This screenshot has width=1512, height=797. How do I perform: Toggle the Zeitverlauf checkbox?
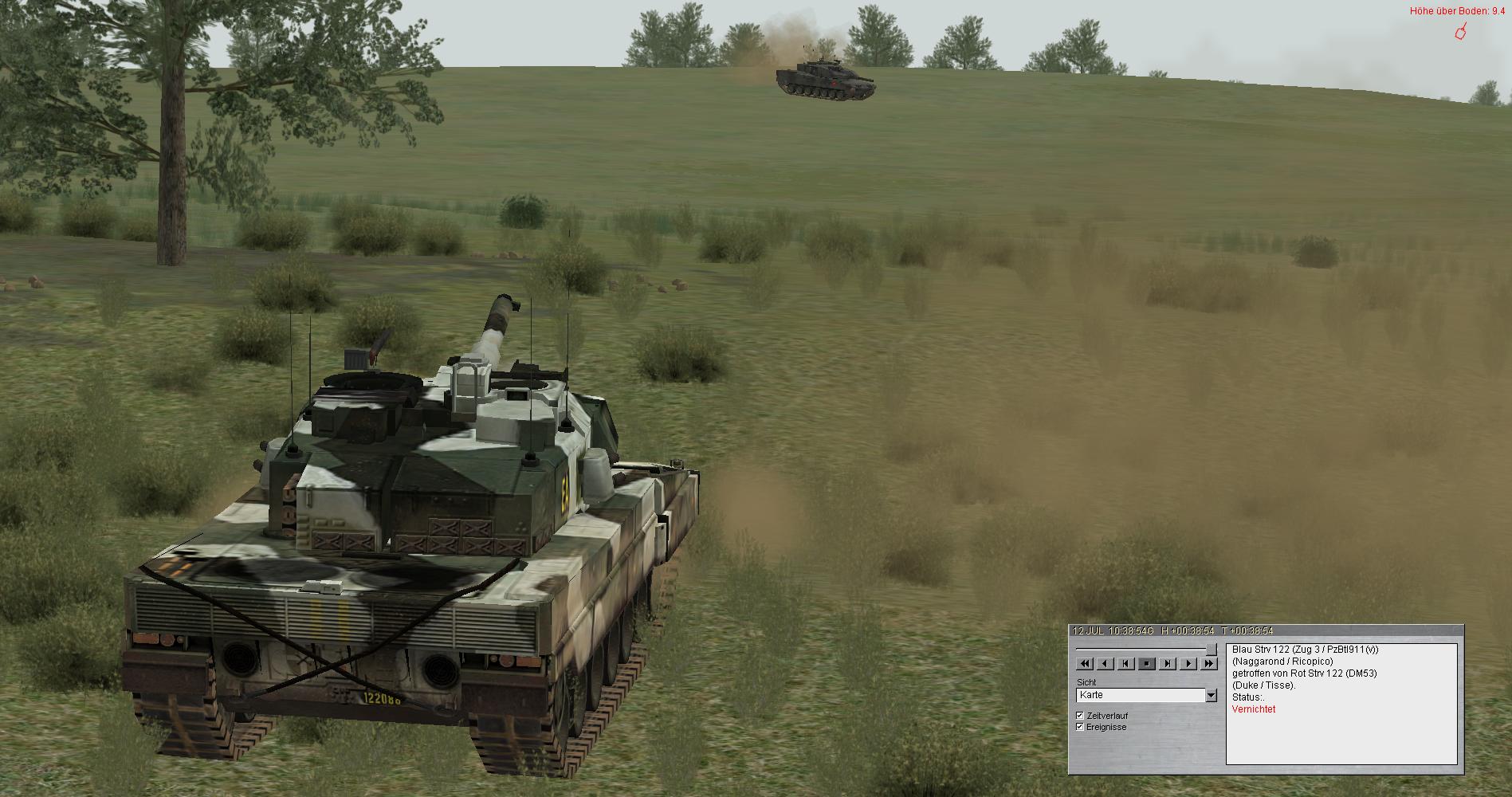[x=1080, y=716]
